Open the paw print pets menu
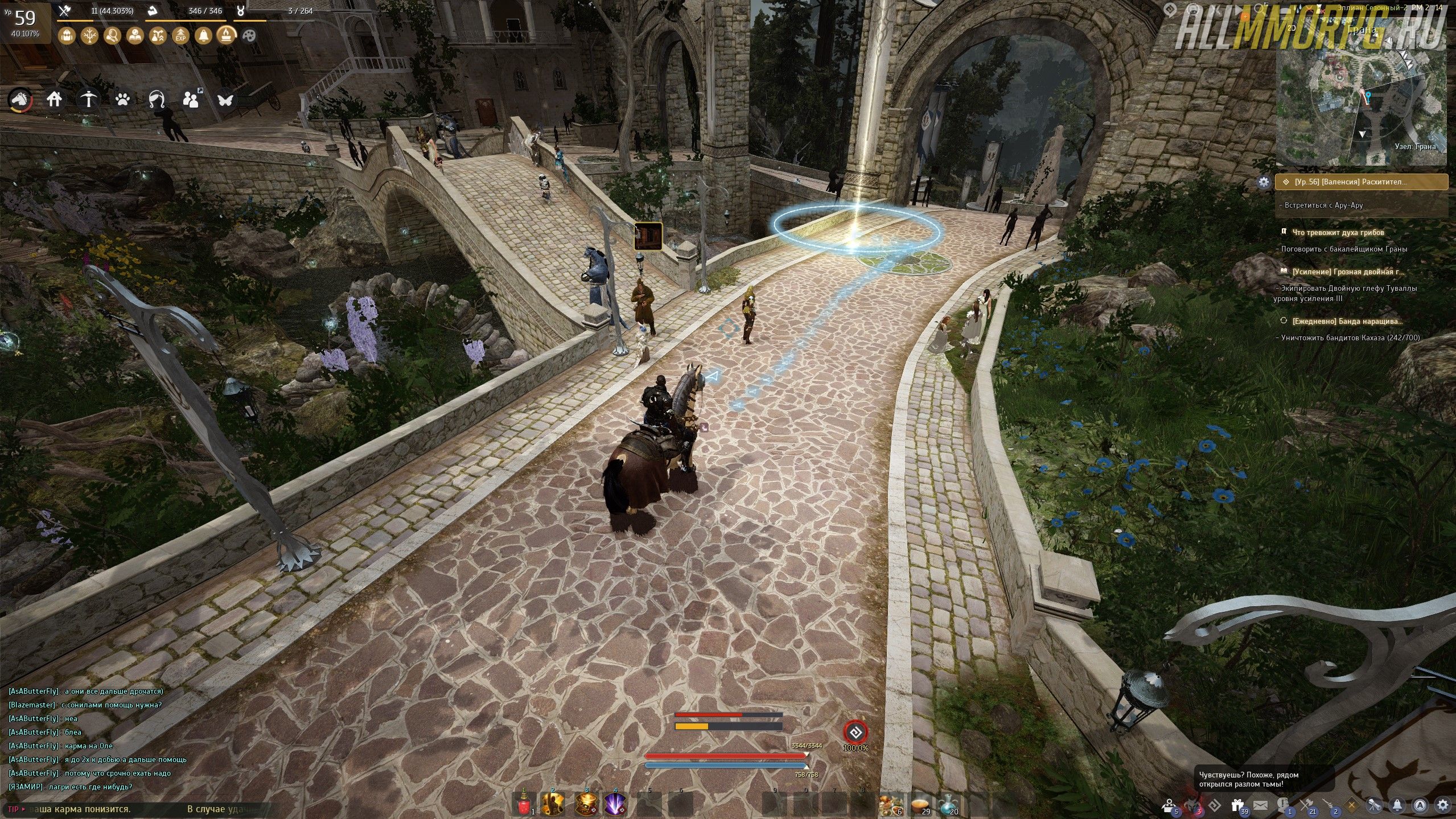The width and height of the screenshot is (1456, 819). tap(122, 100)
